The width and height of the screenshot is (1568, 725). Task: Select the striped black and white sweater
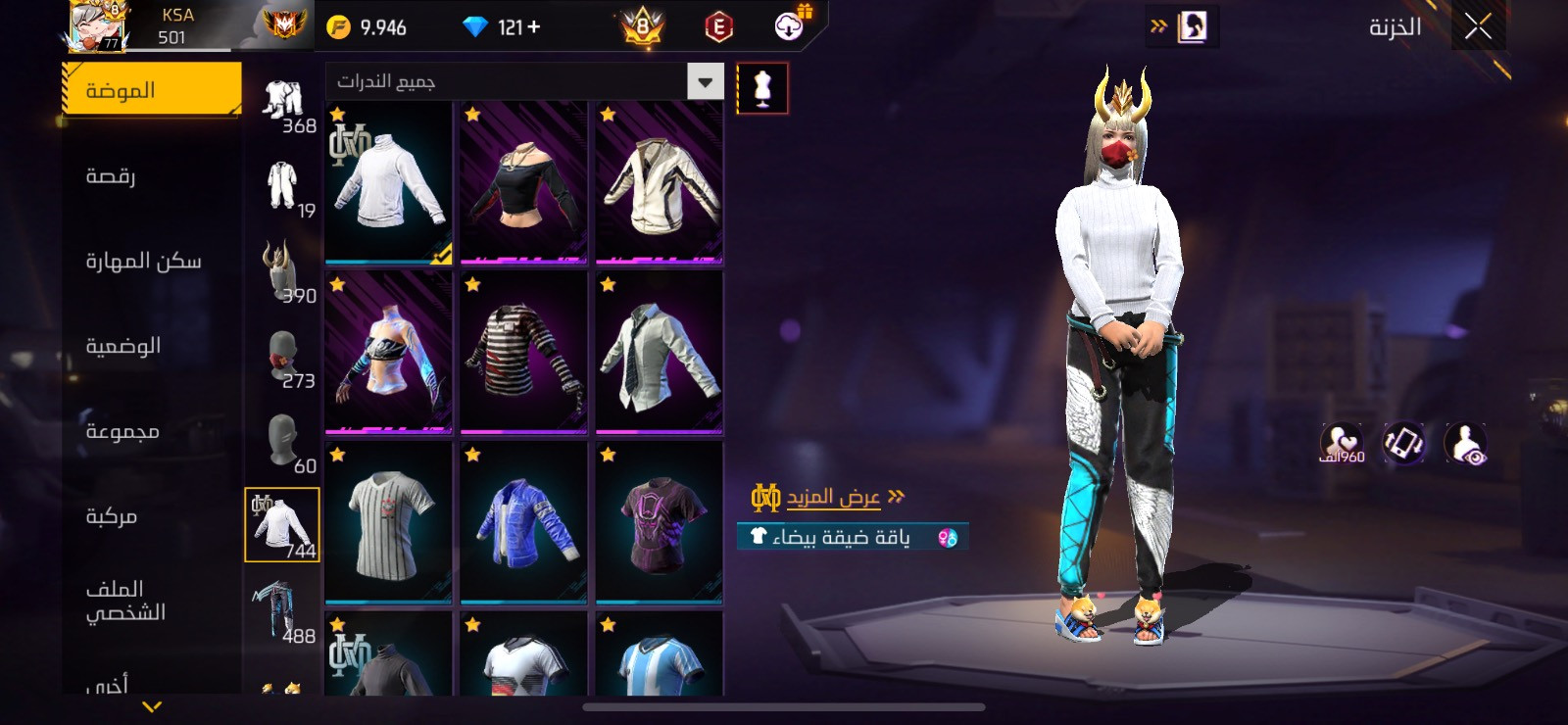(523, 353)
